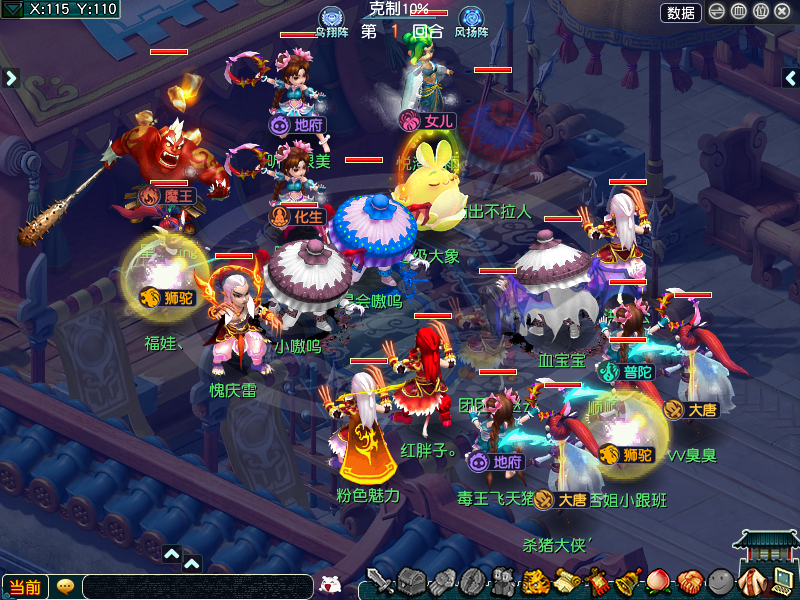Close the battle options bar with X
Image resolution: width=800 pixels, height=600 pixels.
tap(782, 12)
